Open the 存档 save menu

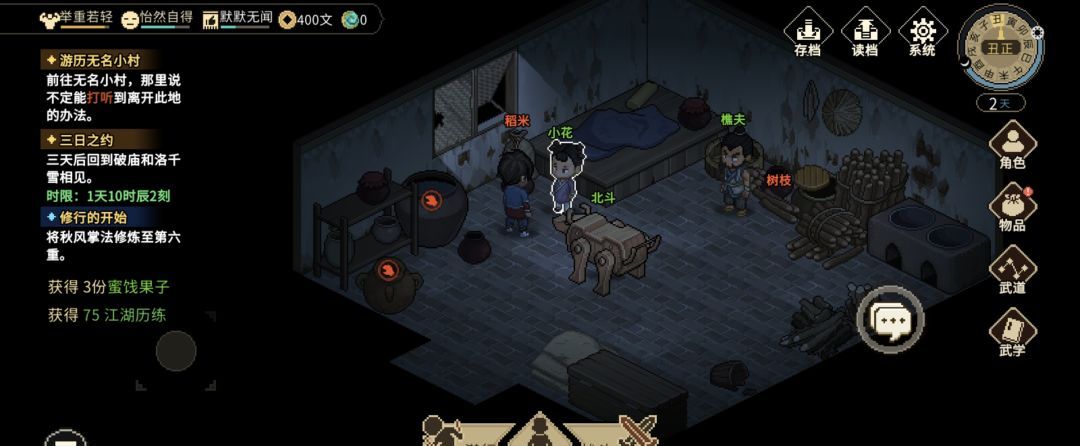(807, 30)
